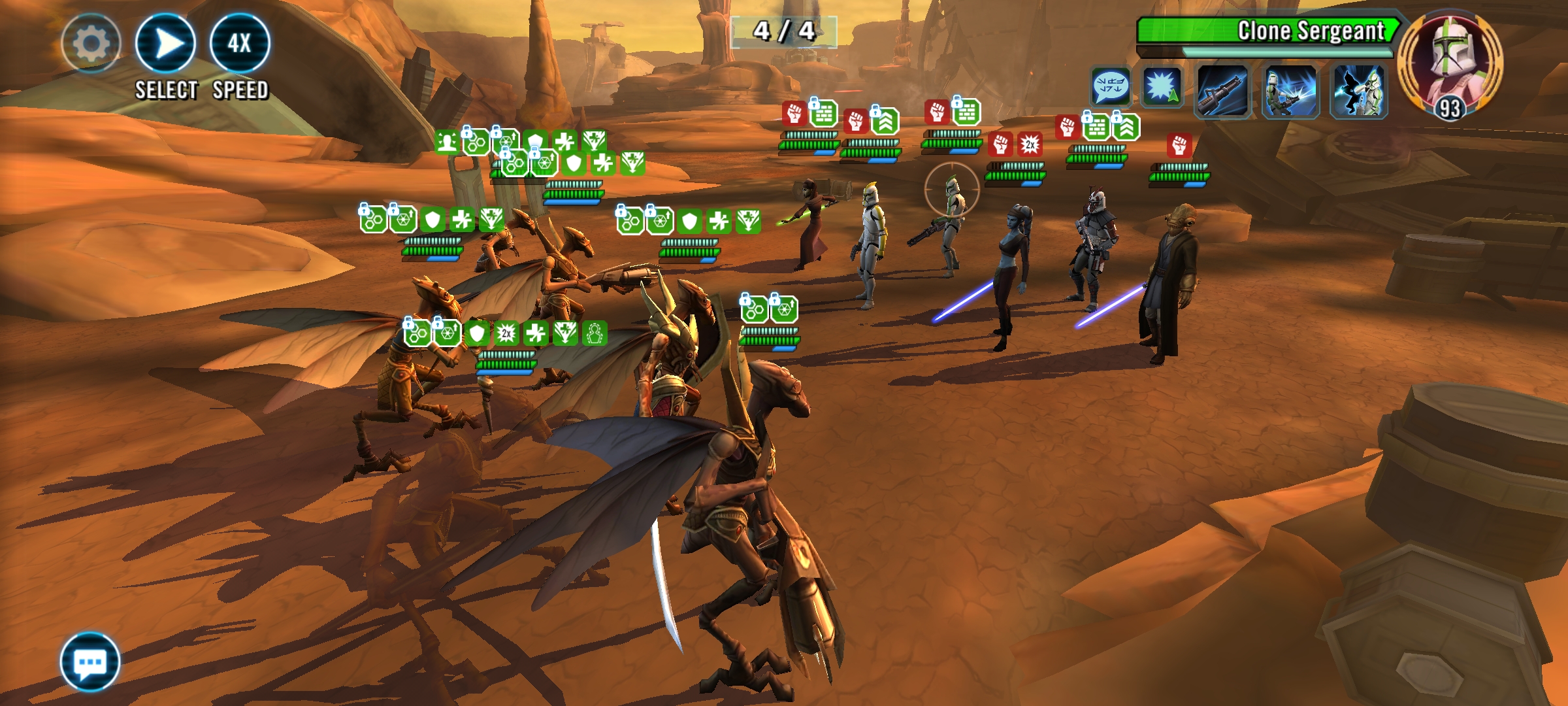Image resolution: width=1568 pixels, height=706 pixels.
Task: Change battle speed with the 4X button
Action: [240, 44]
